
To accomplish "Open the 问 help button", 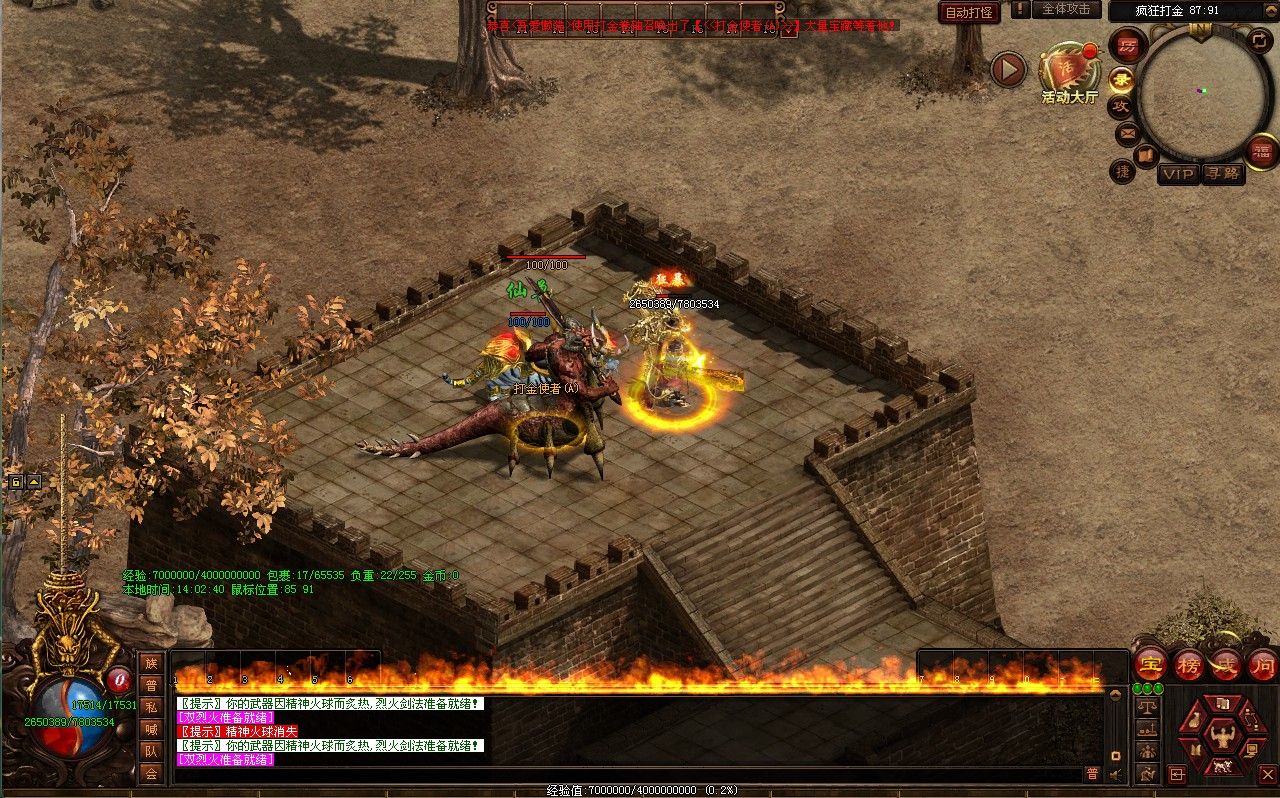I will click(1262, 664).
